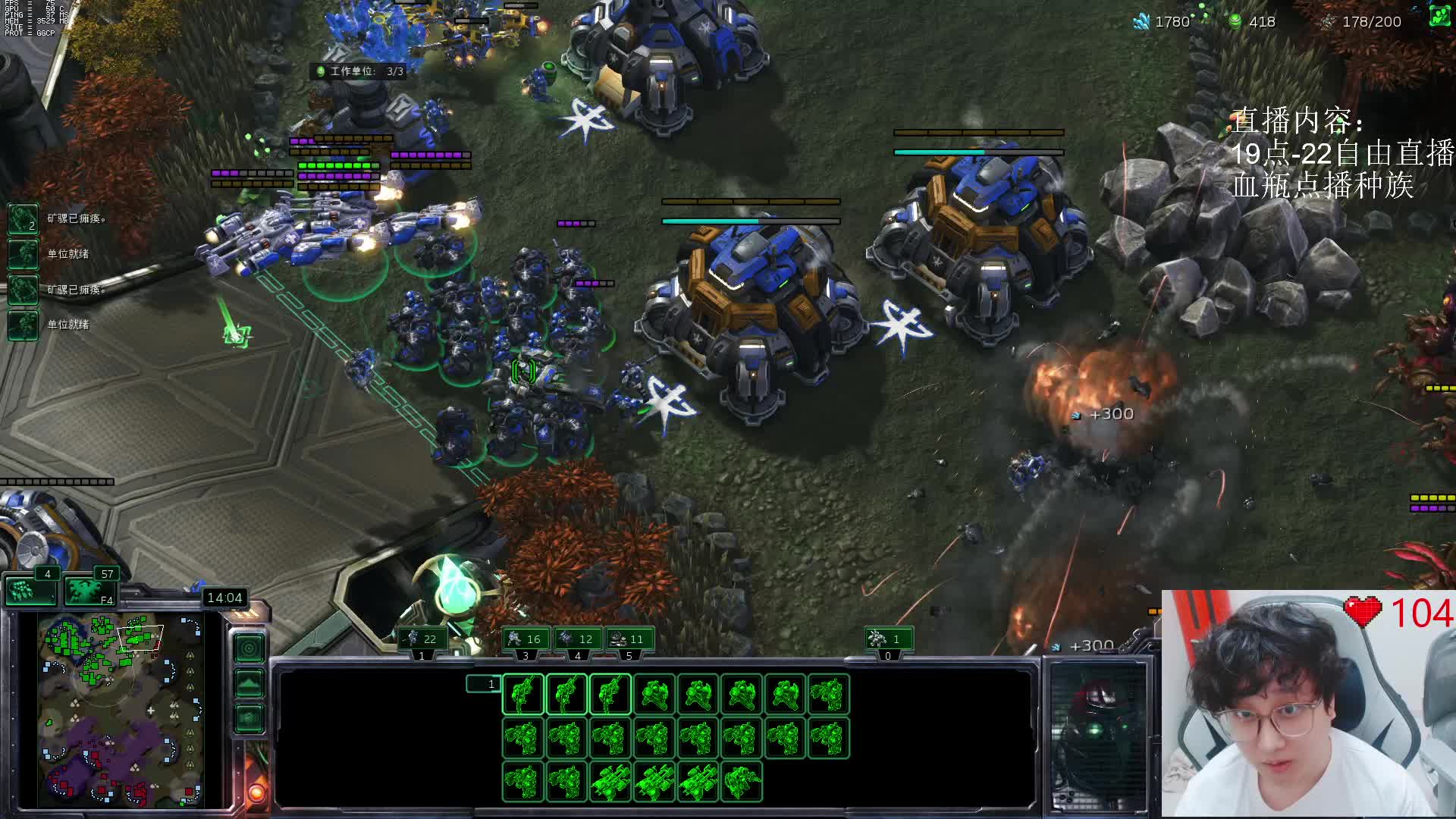This screenshot has height=819, width=1456.
Task: Select control group 1 with 22 units
Action: 422,639
